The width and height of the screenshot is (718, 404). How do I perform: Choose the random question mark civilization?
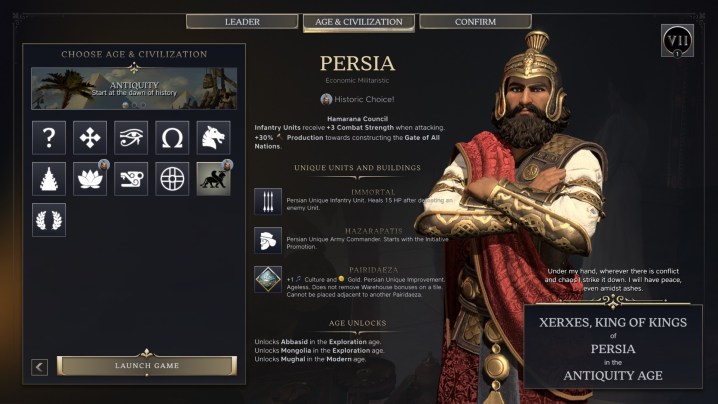[49, 137]
